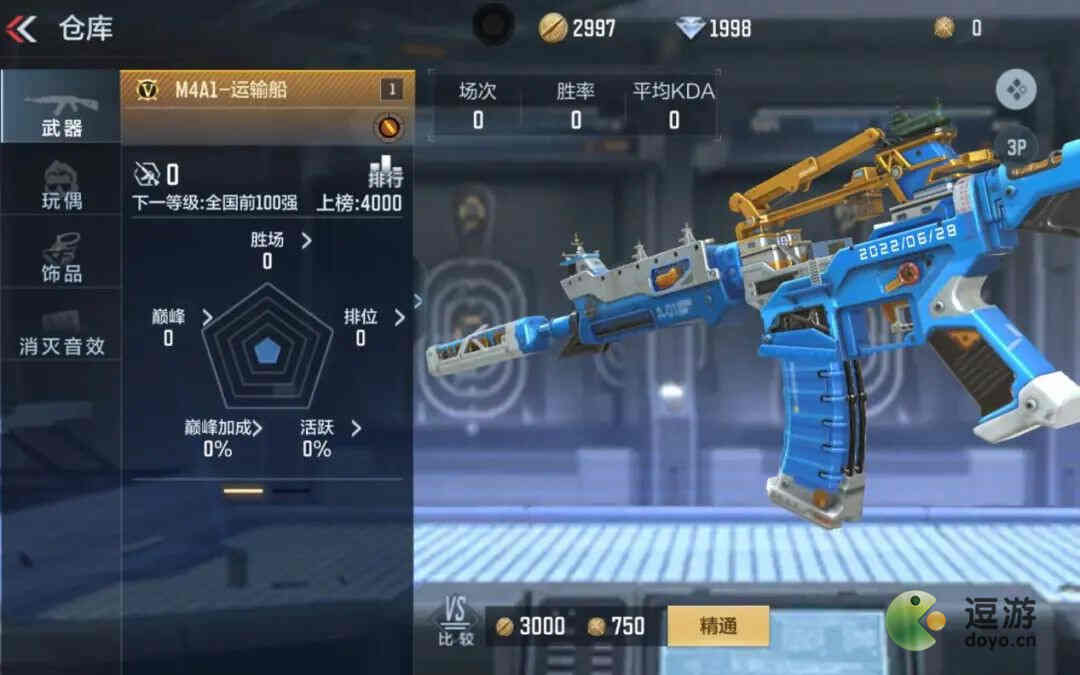
Task: Expand the 胜场 wins stat
Action: click(278, 240)
